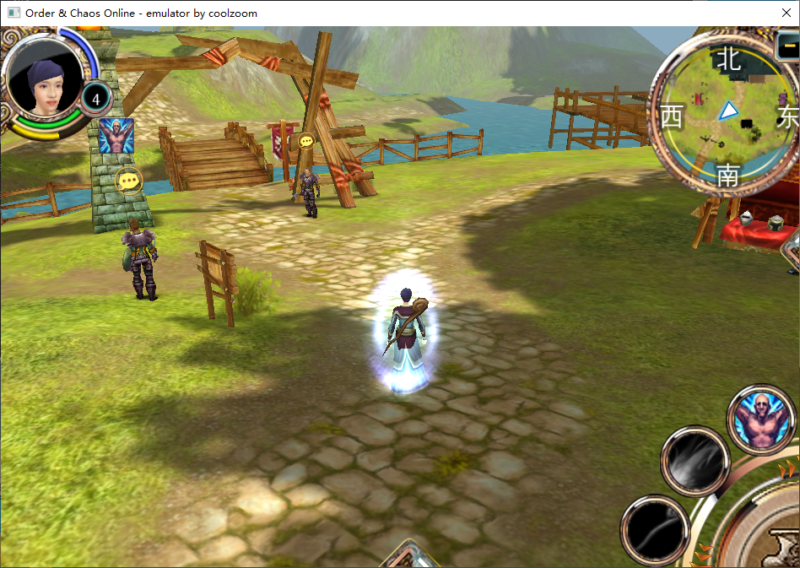Screen dimensions: 800x568
Task: Click the speech bubble by the wooden frame
Action: click(x=306, y=142)
